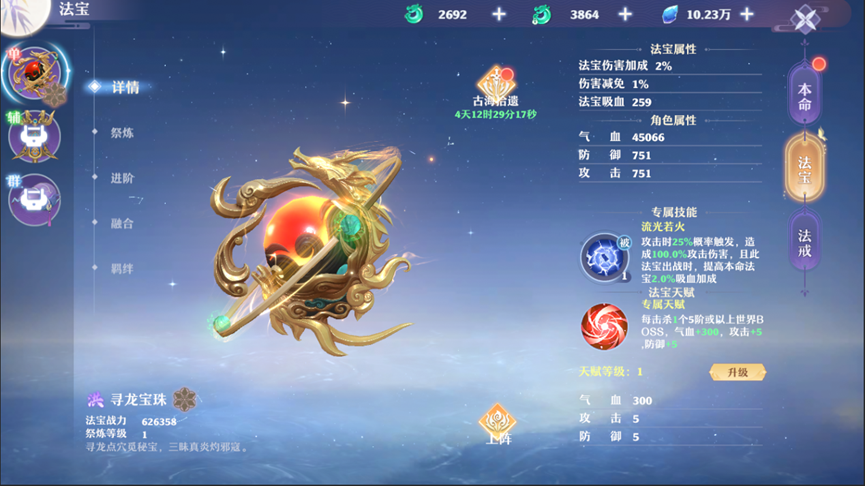Inspect the 流光若火 skill icon
Screen dimensions: 865x486
click(x=604, y=257)
